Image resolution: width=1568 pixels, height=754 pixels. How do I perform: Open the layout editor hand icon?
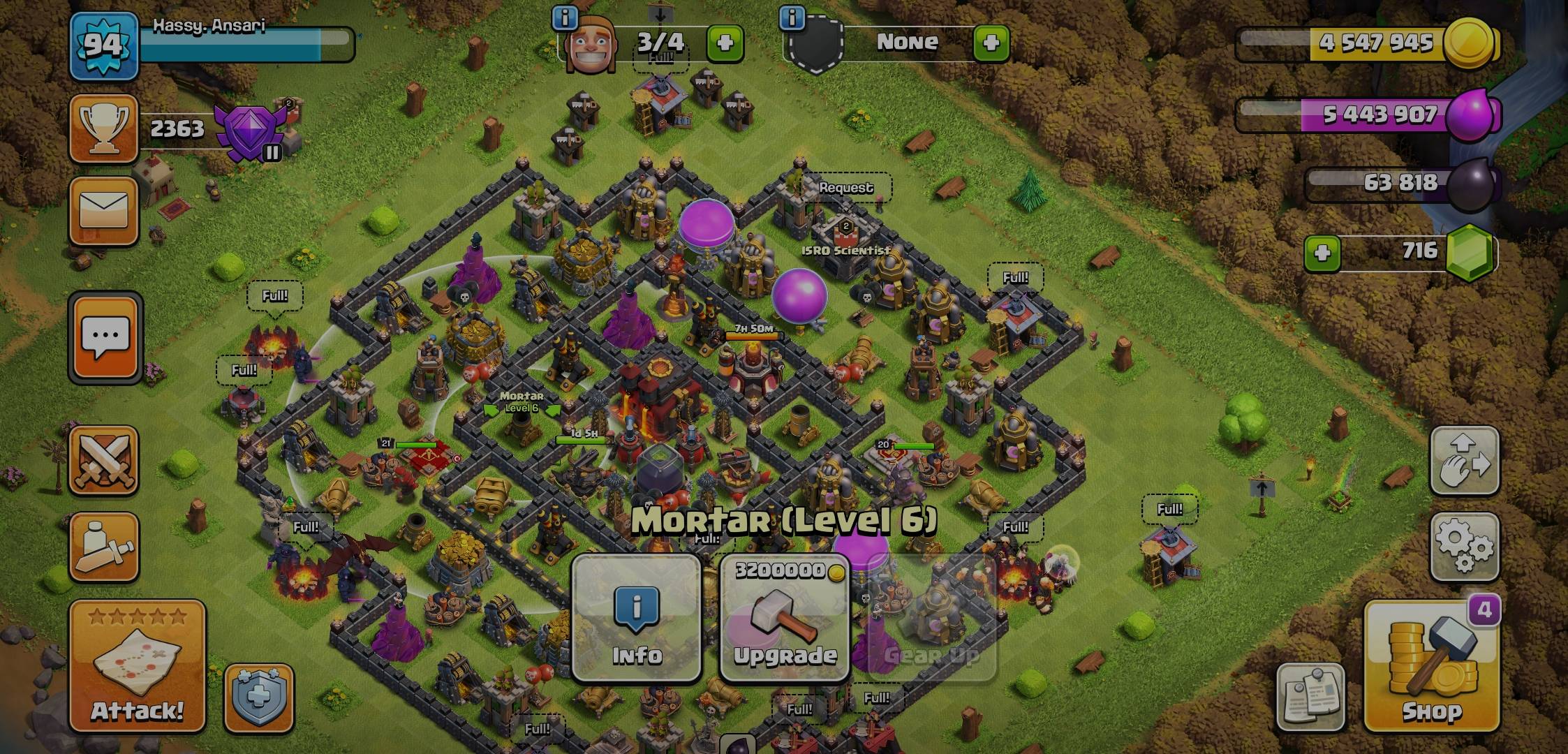pyautogui.click(x=1464, y=461)
